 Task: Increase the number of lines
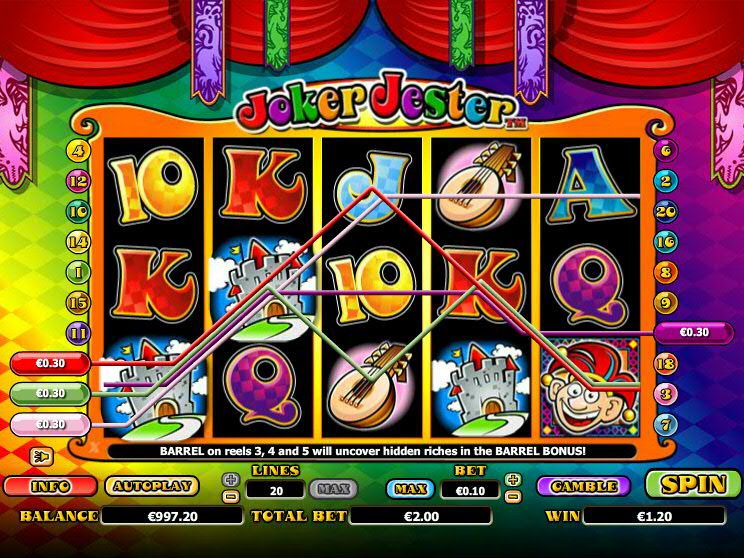[231, 480]
